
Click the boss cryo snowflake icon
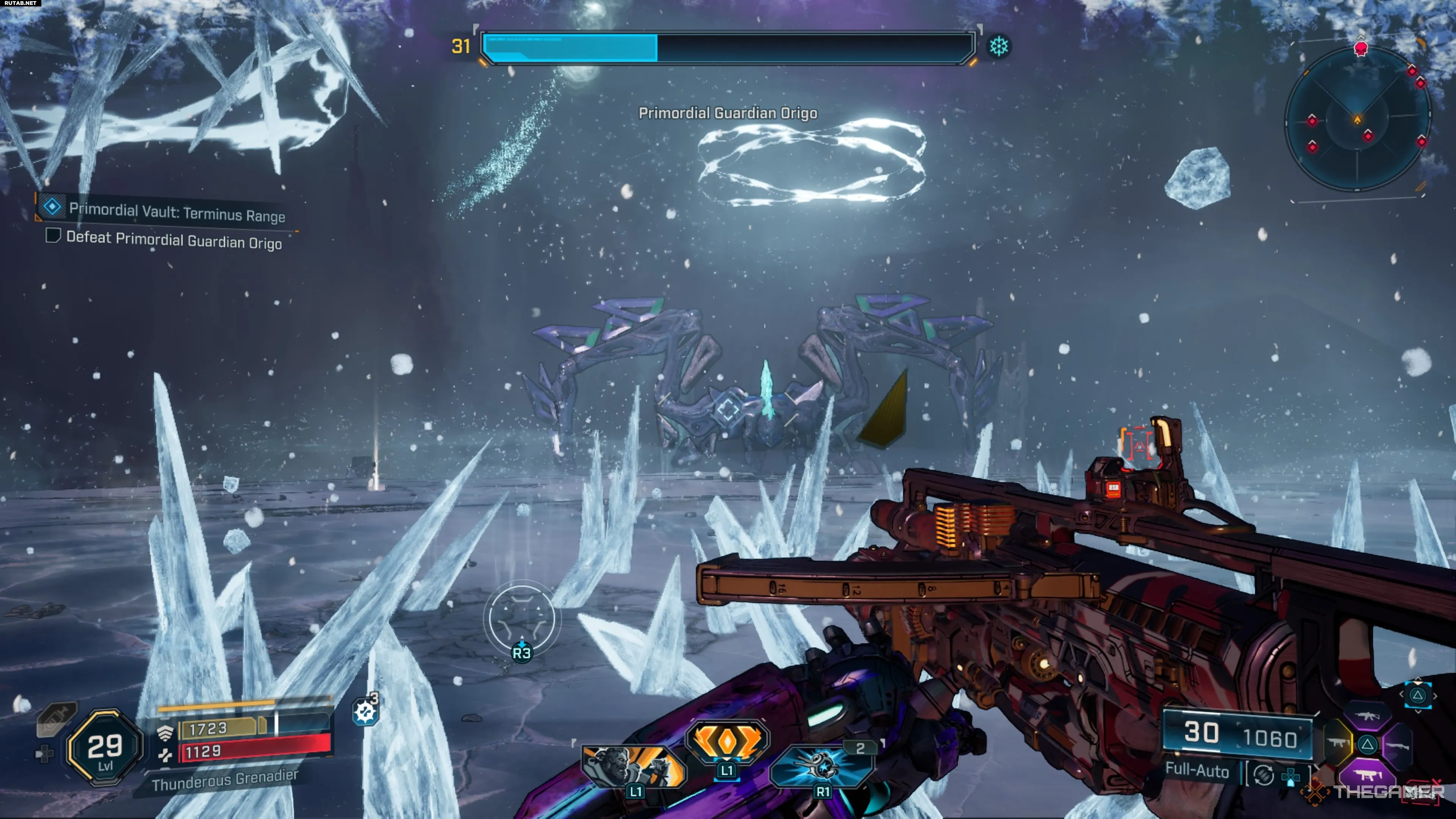pos(998,46)
